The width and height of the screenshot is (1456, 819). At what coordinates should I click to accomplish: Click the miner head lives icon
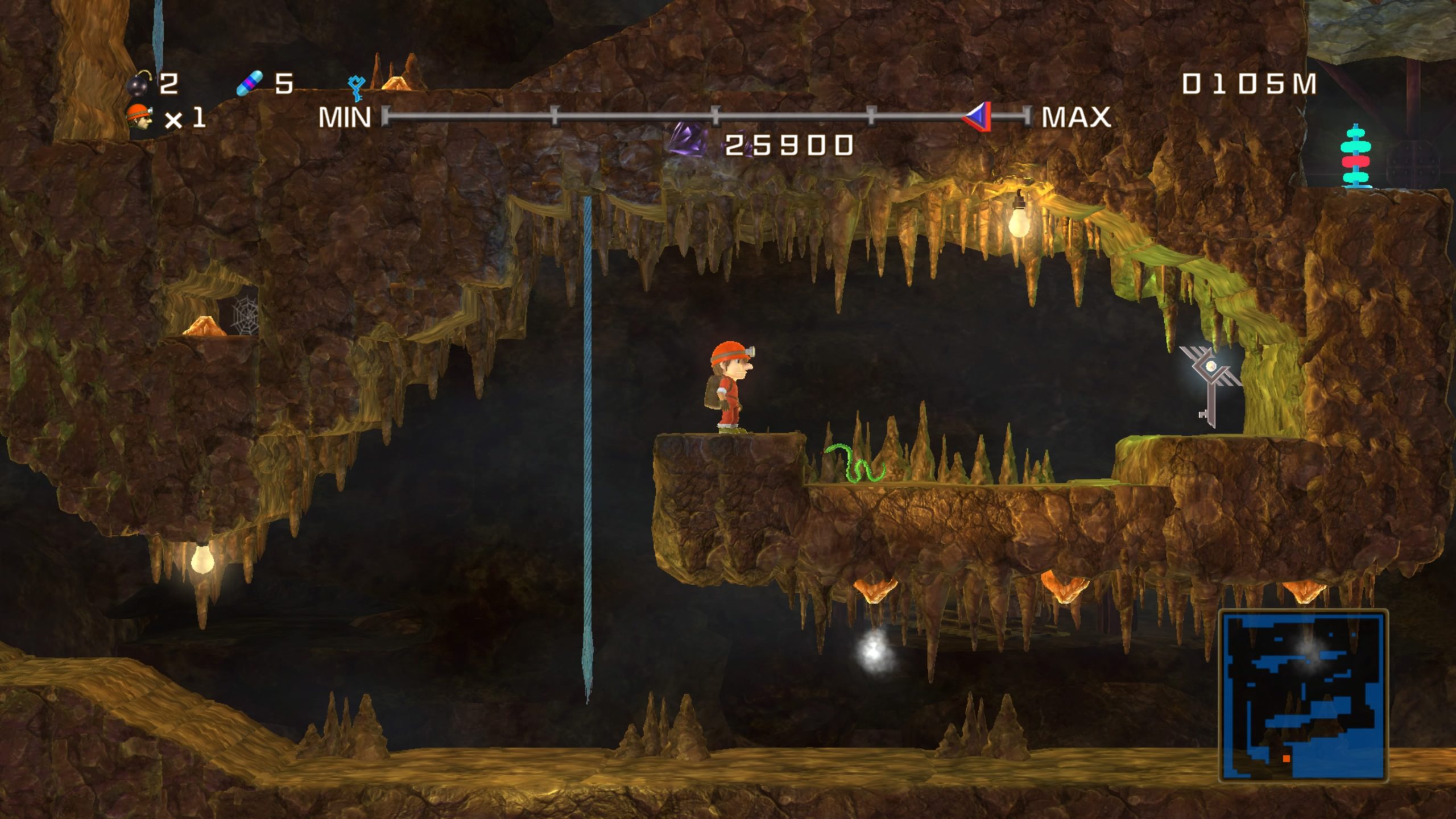click(x=139, y=118)
